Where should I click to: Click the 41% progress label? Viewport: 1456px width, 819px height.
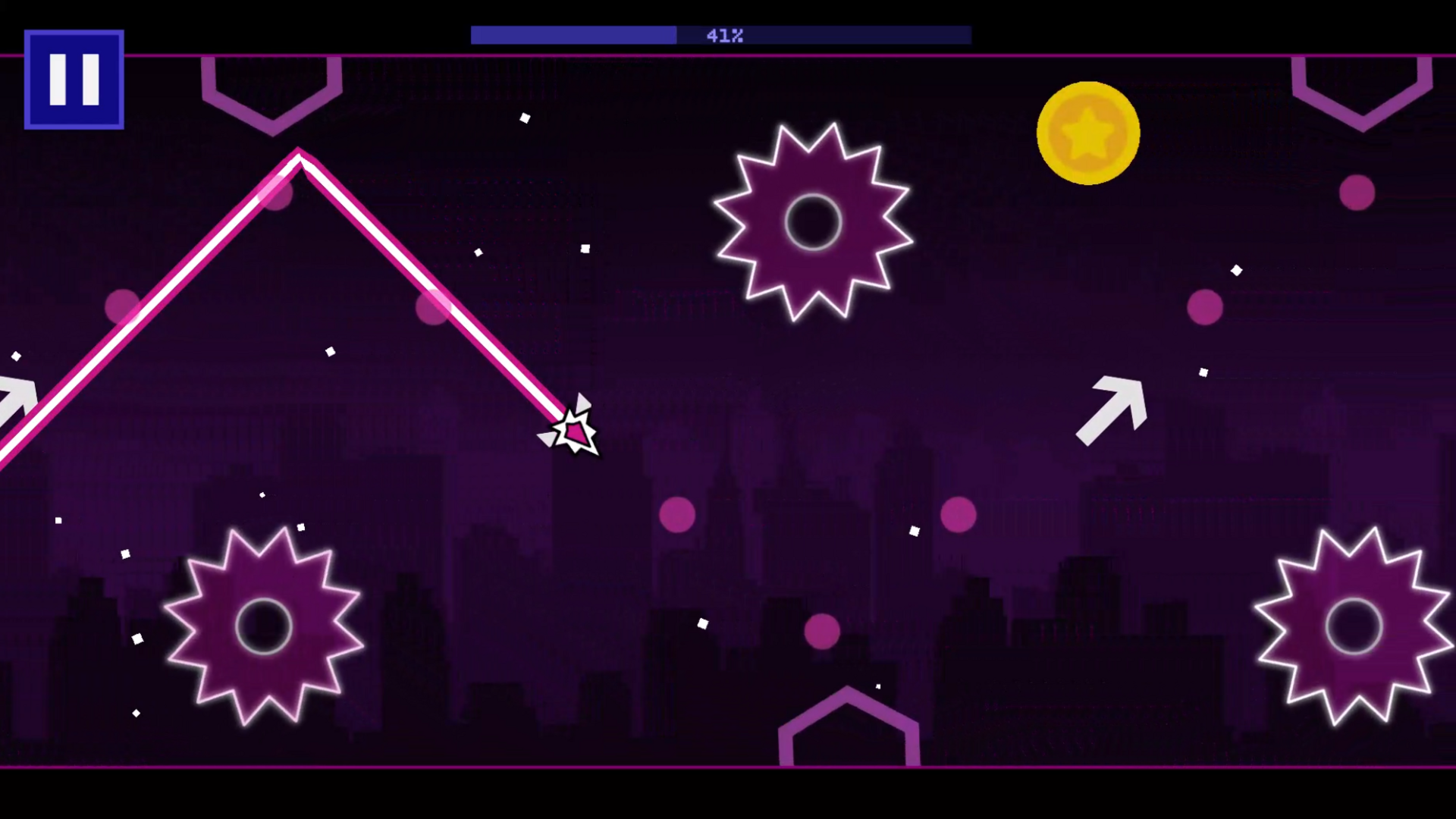[x=723, y=35]
